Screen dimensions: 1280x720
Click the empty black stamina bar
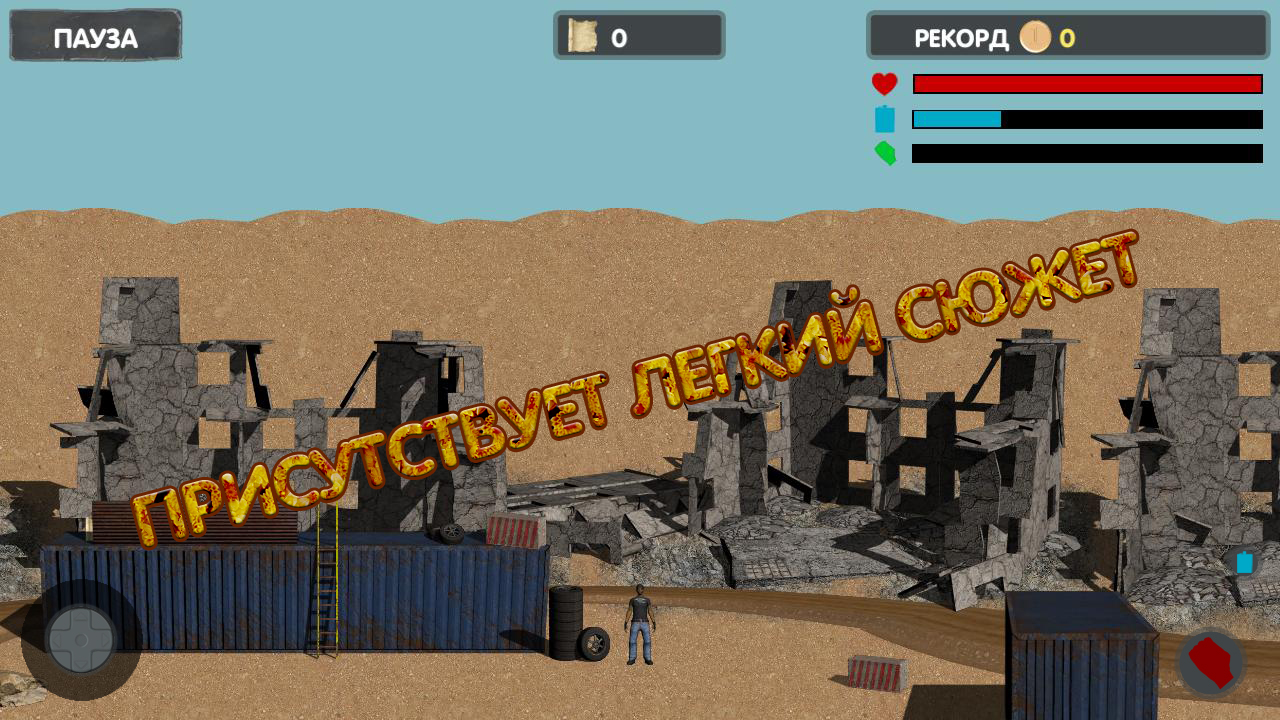click(1087, 155)
